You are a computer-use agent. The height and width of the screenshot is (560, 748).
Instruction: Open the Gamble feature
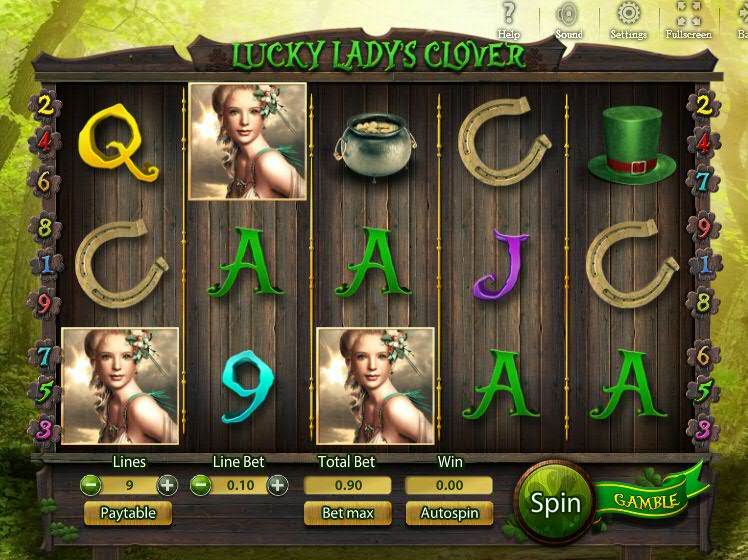[646, 500]
